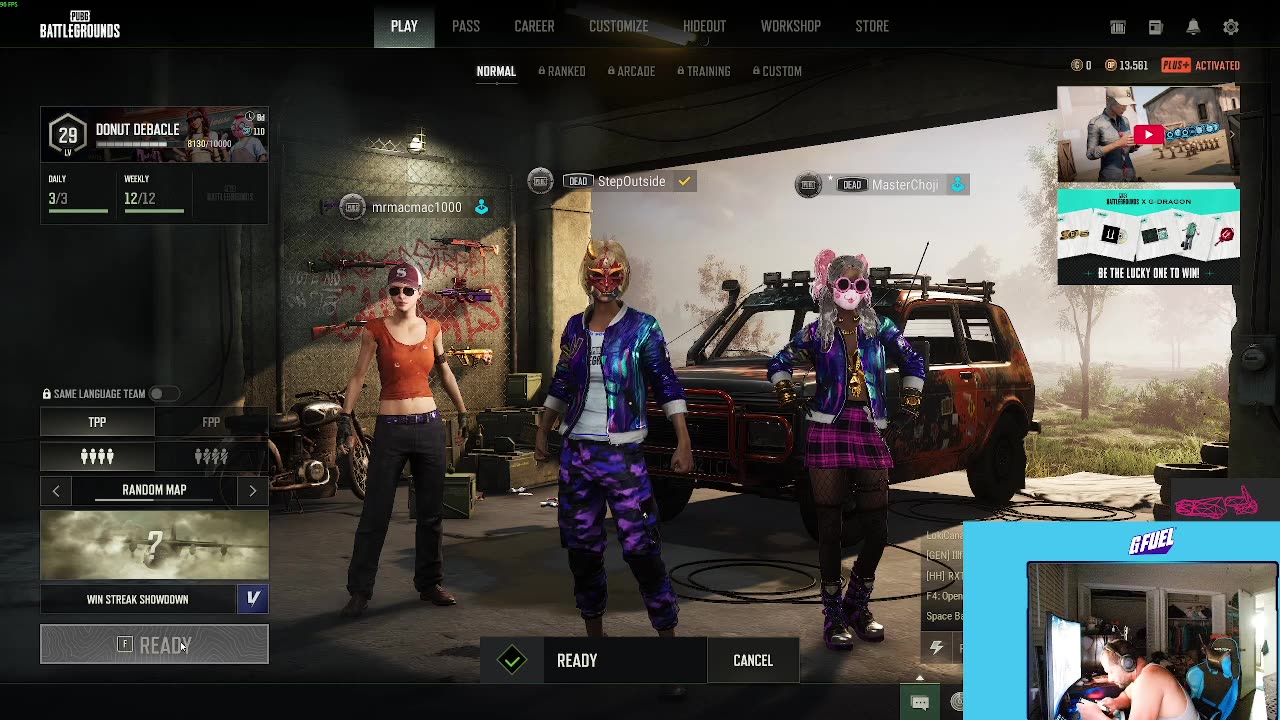Select FPP perspective

[x=211, y=422]
